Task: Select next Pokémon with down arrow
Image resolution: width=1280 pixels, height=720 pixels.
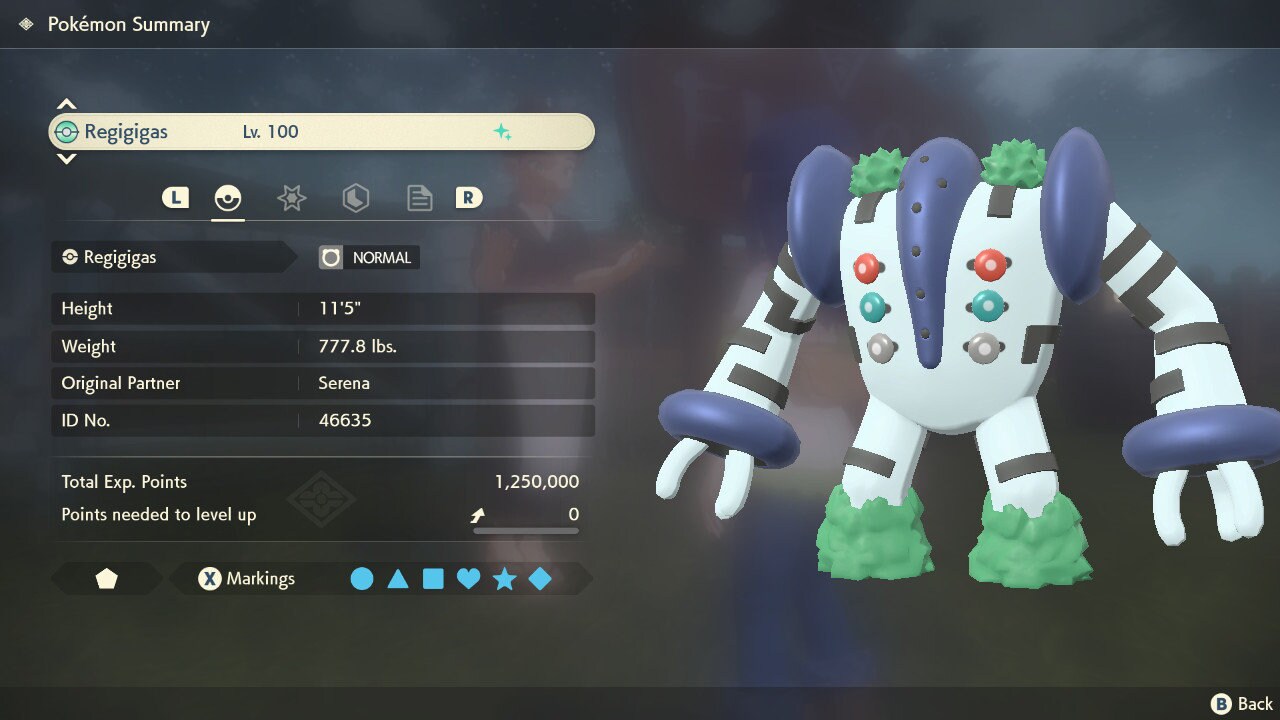Action: pos(66,158)
